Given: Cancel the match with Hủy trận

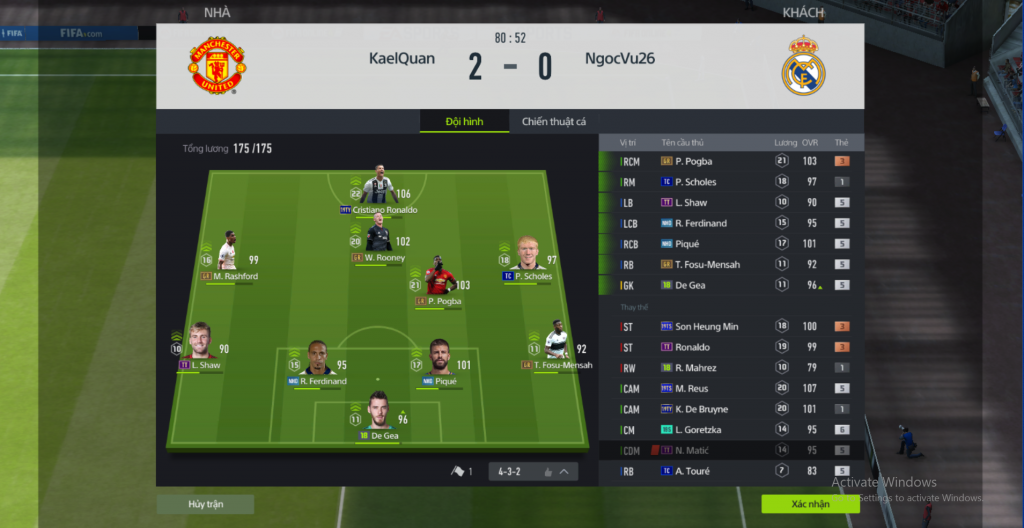Looking at the screenshot, I should [204, 504].
